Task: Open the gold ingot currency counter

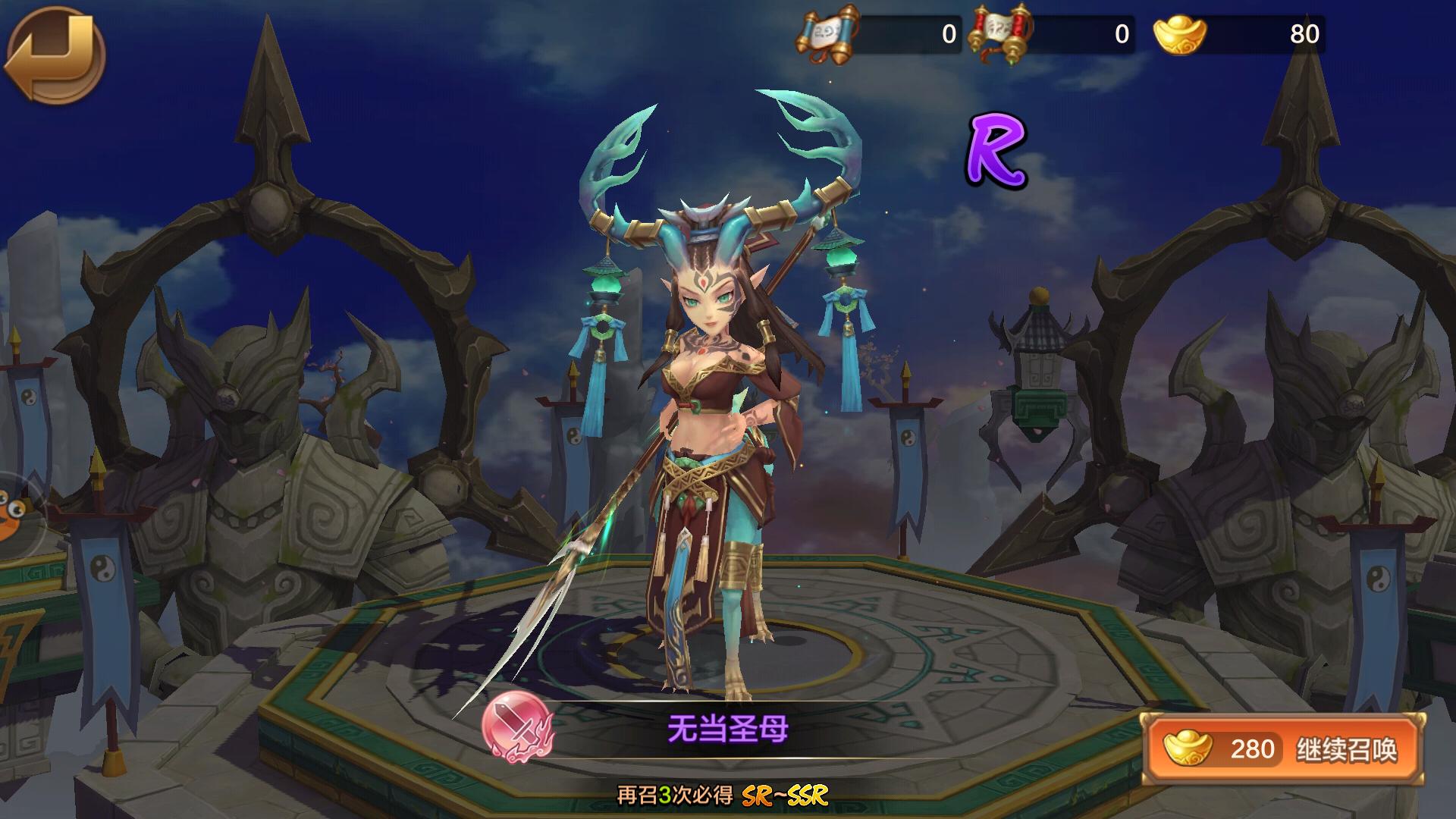Action: pos(1239,35)
